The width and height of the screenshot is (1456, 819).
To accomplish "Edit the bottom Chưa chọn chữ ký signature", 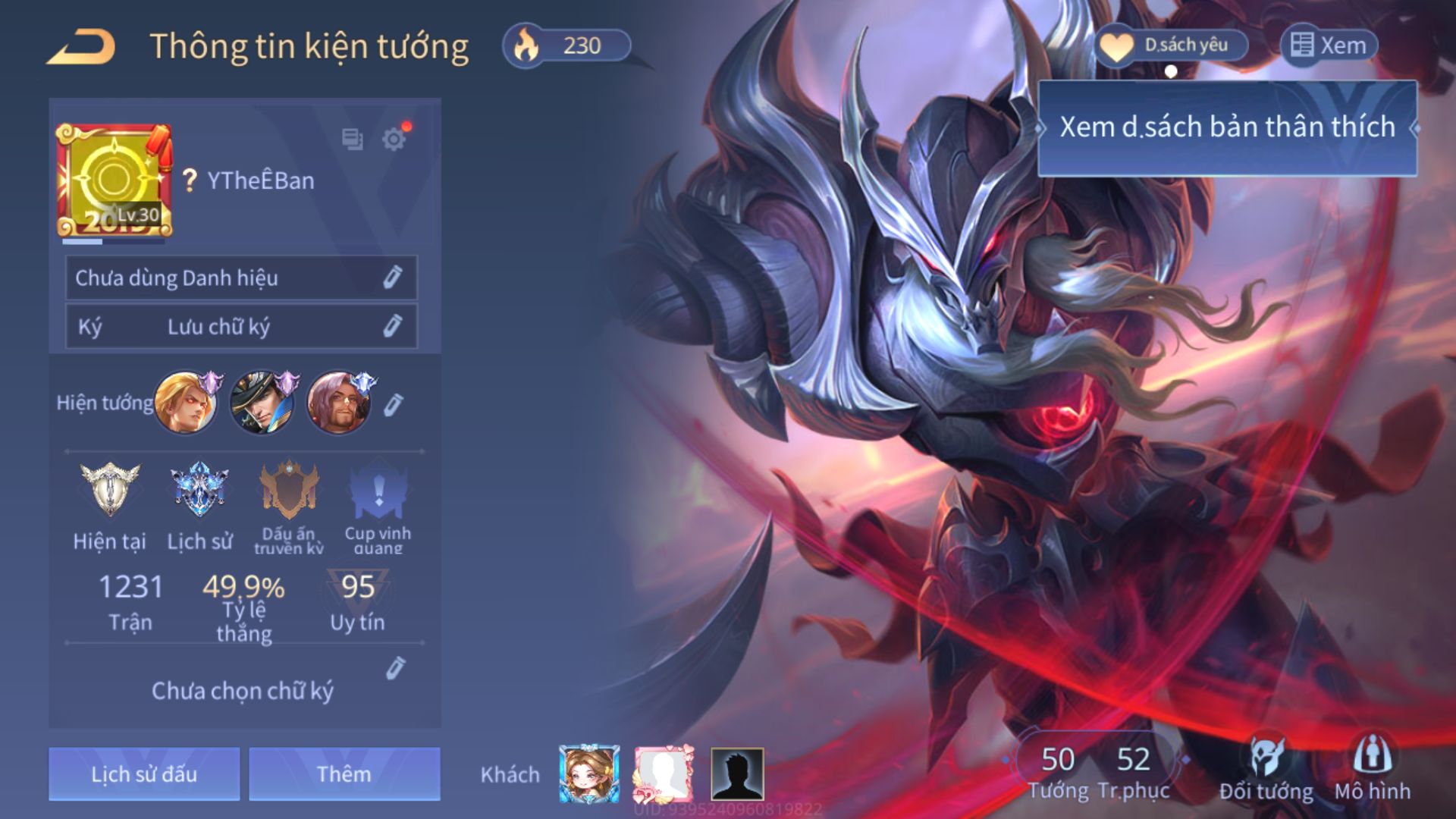I will pyautogui.click(x=395, y=668).
